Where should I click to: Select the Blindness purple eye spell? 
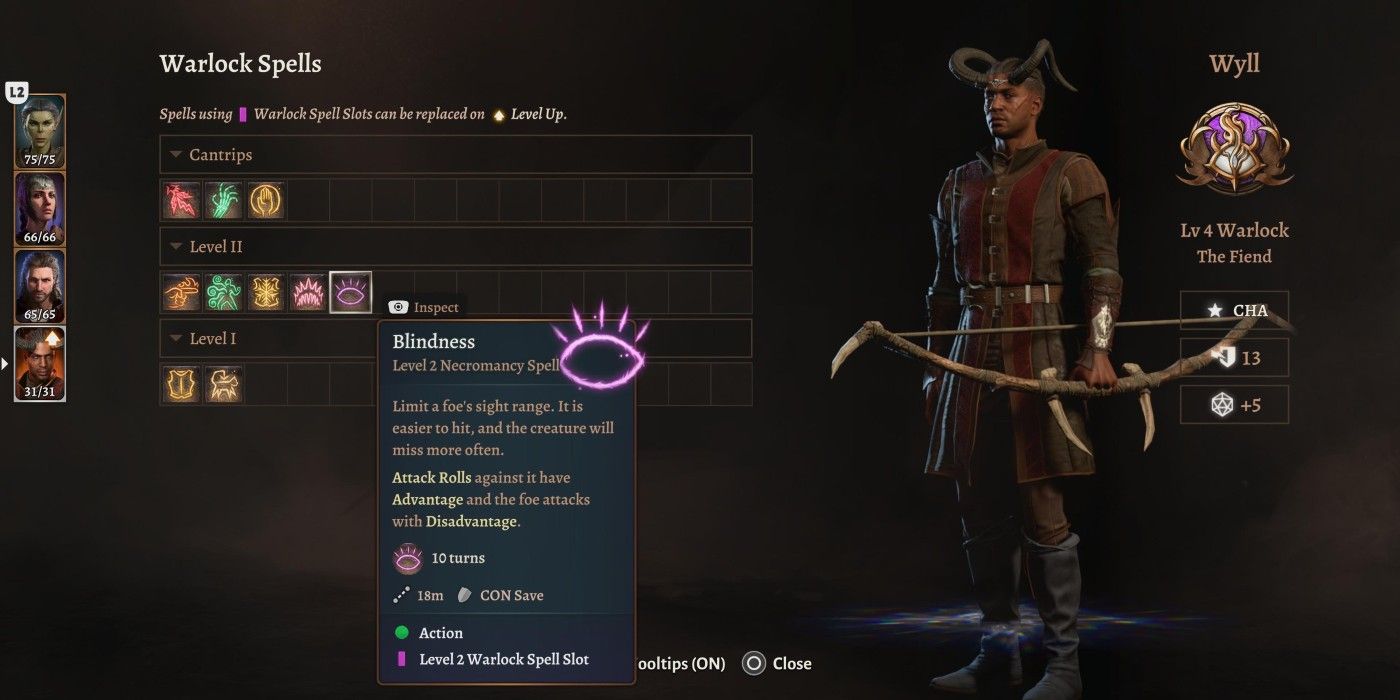click(350, 292)
